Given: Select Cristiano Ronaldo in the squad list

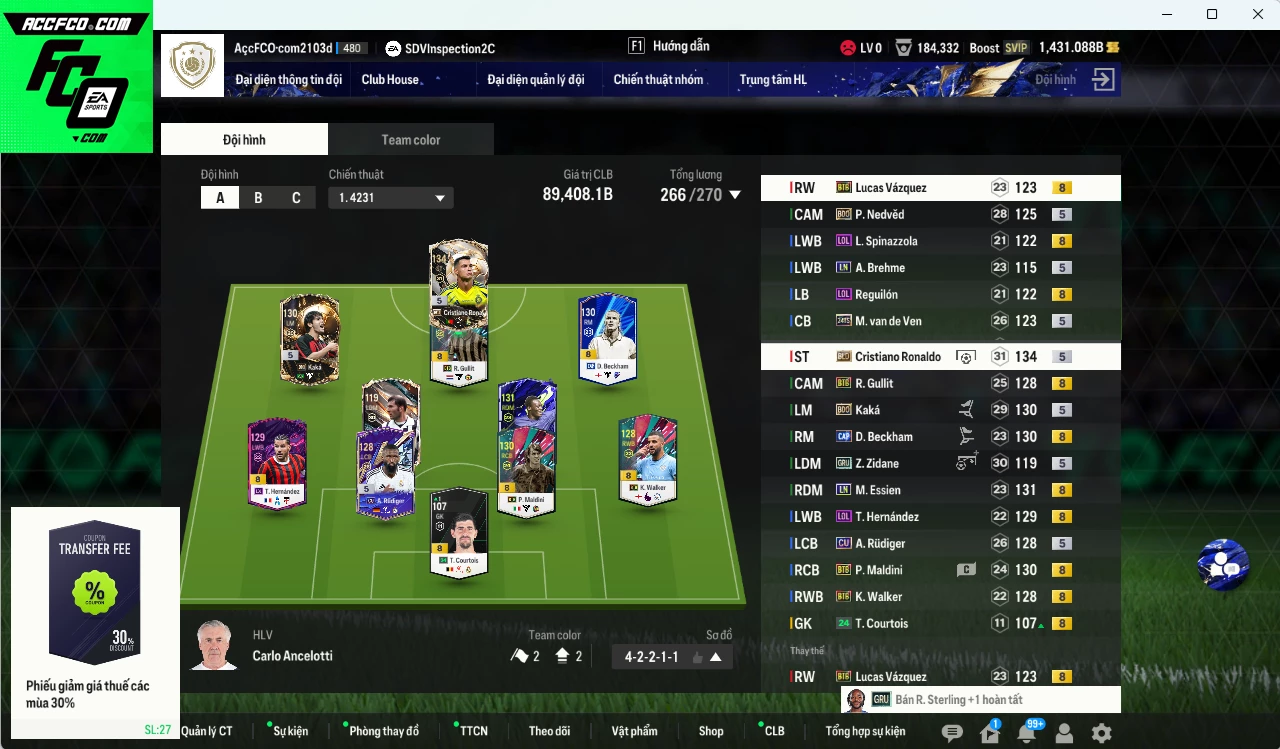Looking at the screenshot, I should tap(898, 356).
